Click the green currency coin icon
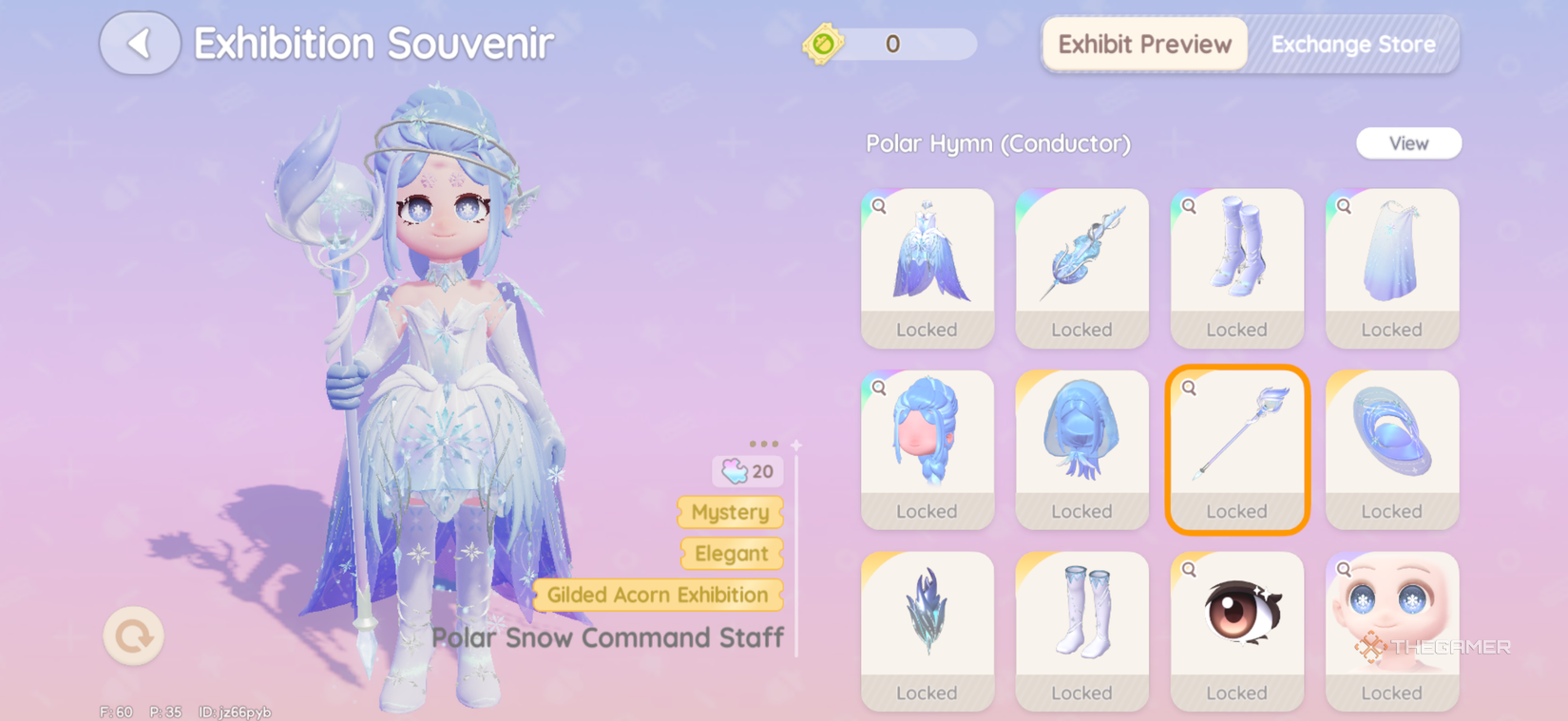 click(x=826, y=44)
